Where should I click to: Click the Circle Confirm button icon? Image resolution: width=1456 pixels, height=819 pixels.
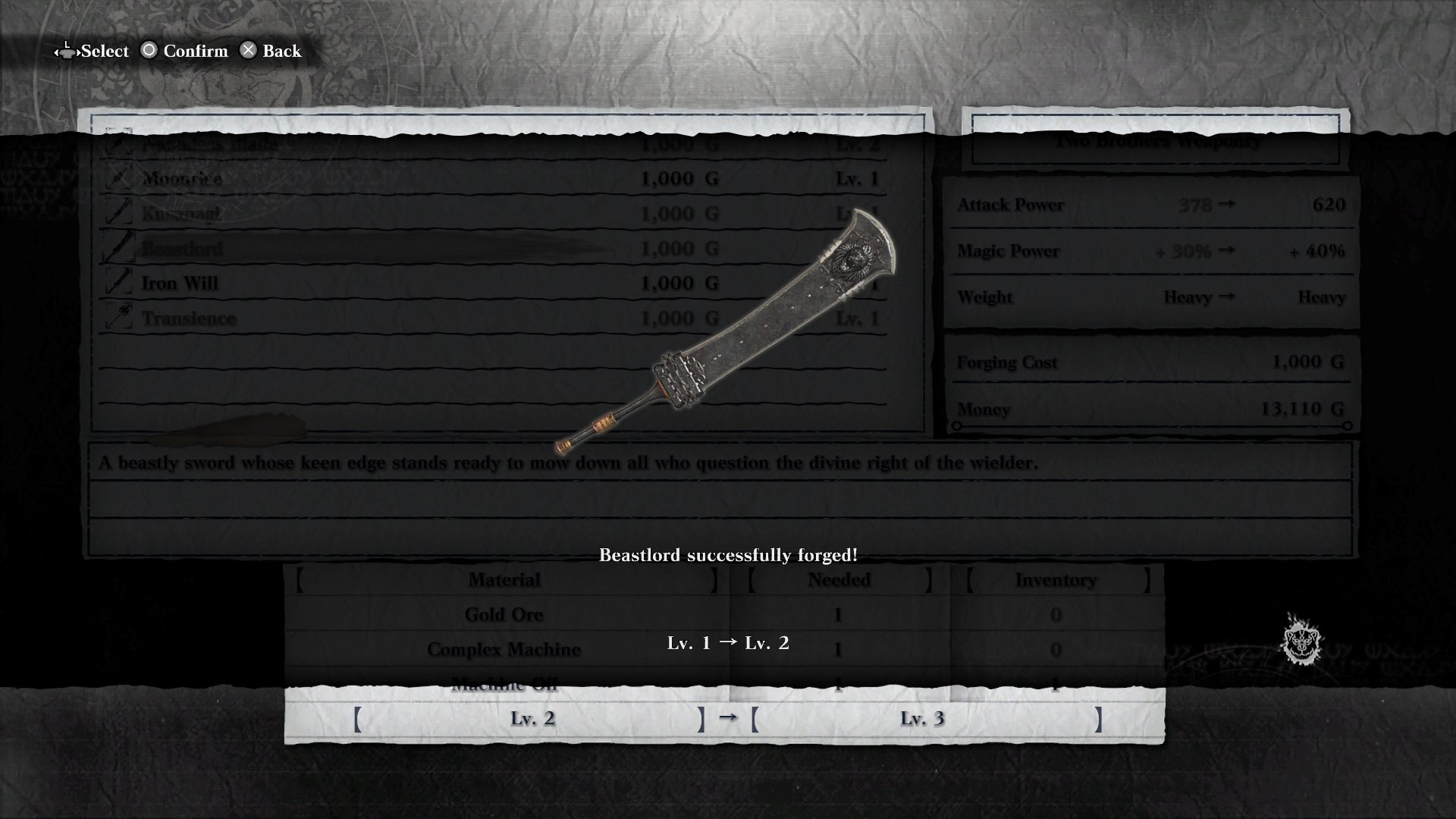pos(149,51)
